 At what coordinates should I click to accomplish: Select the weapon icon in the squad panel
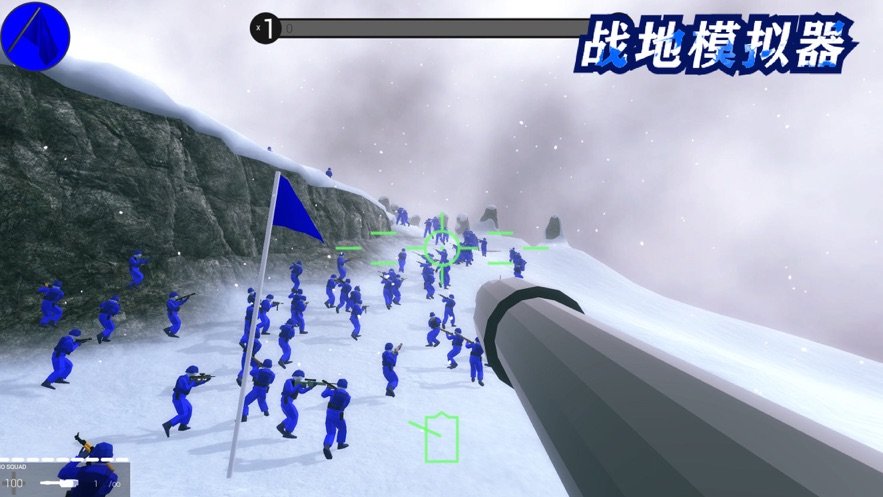pyautogui.click(x=59, y=483)
